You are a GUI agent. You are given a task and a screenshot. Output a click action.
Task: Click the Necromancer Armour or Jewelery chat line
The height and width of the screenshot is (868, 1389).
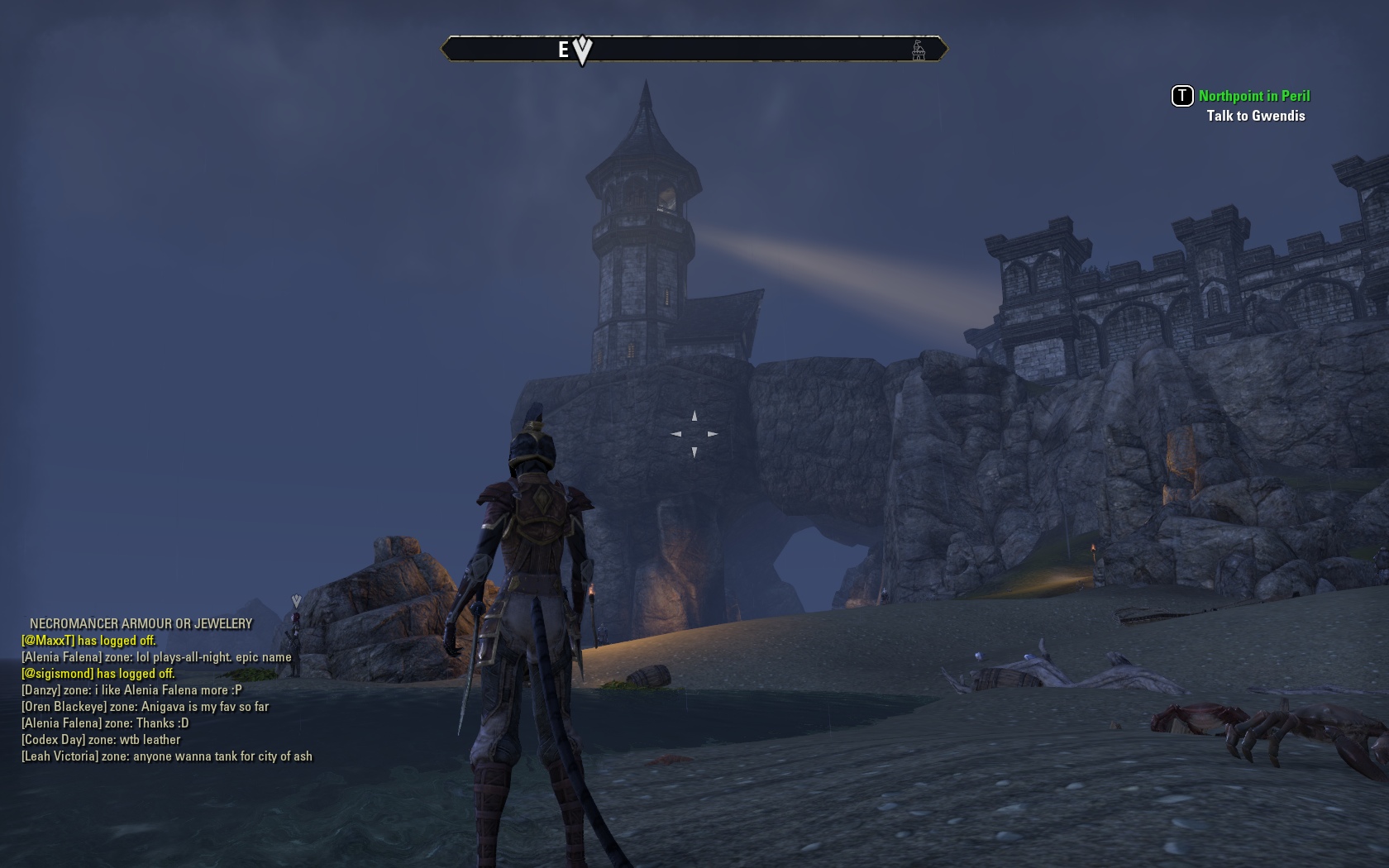point(141,624)
